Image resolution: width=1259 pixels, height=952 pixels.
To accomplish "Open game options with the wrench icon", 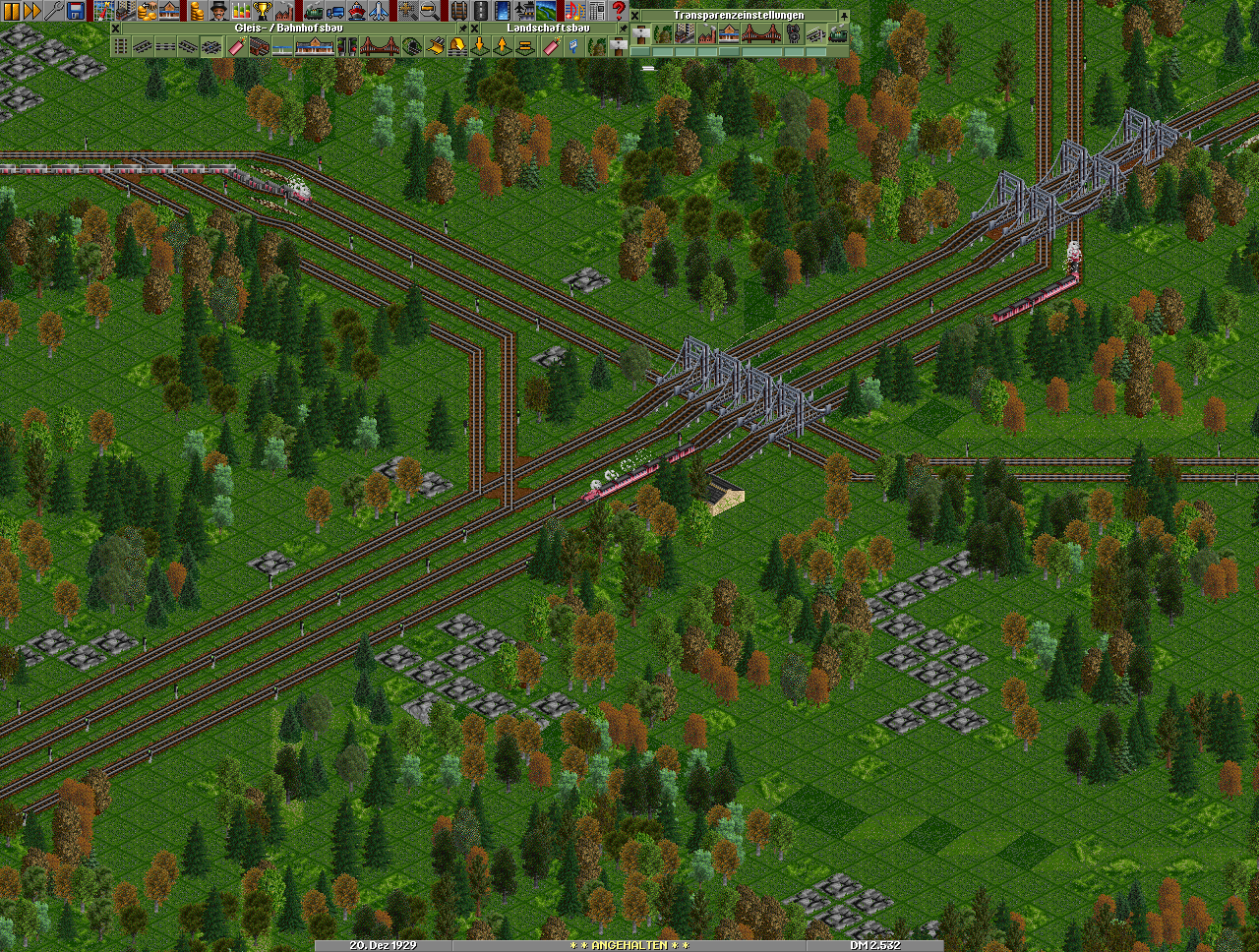I will [54, 11].
